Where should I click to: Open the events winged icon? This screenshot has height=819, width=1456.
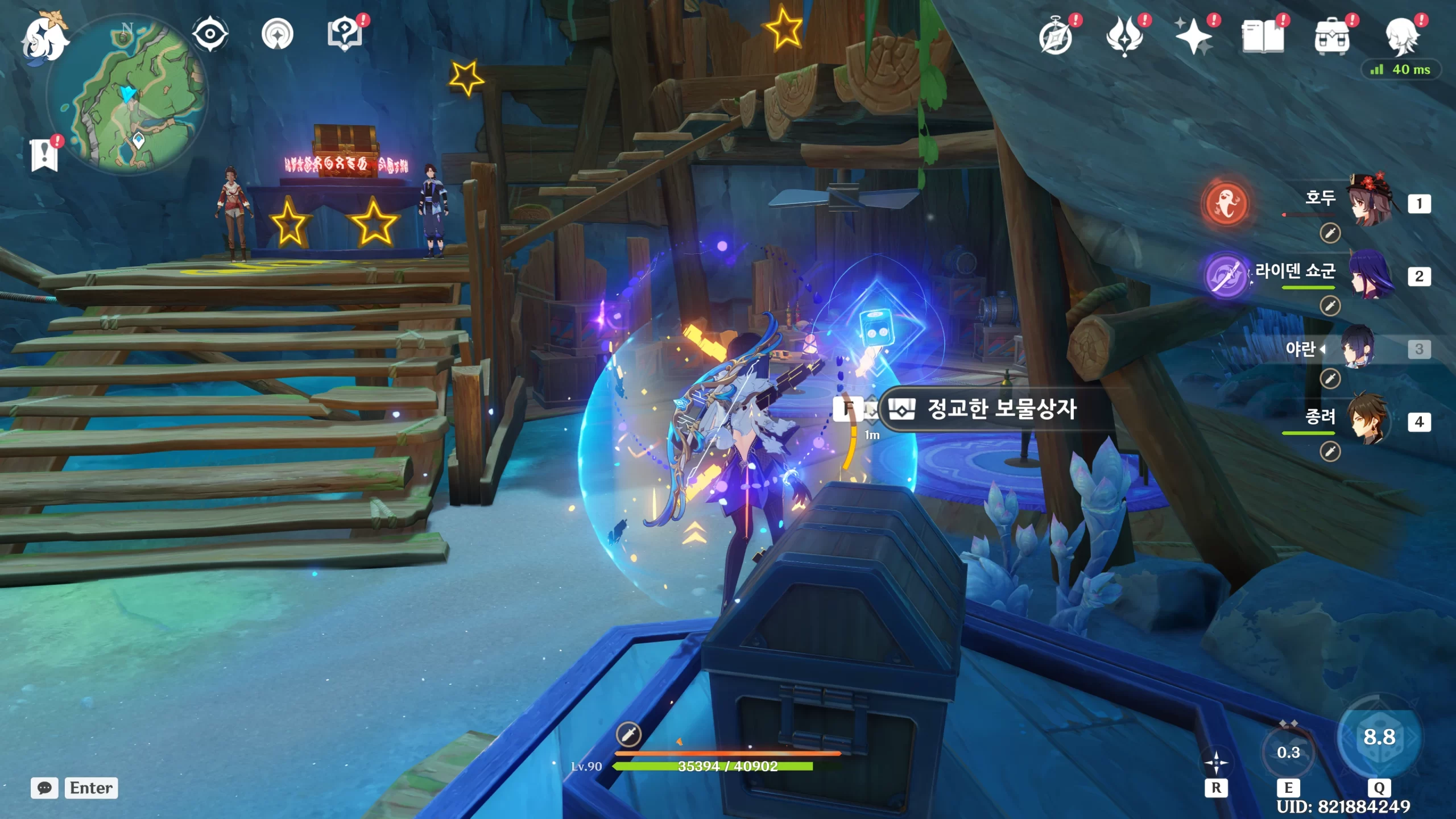(x=1124, y=38)
